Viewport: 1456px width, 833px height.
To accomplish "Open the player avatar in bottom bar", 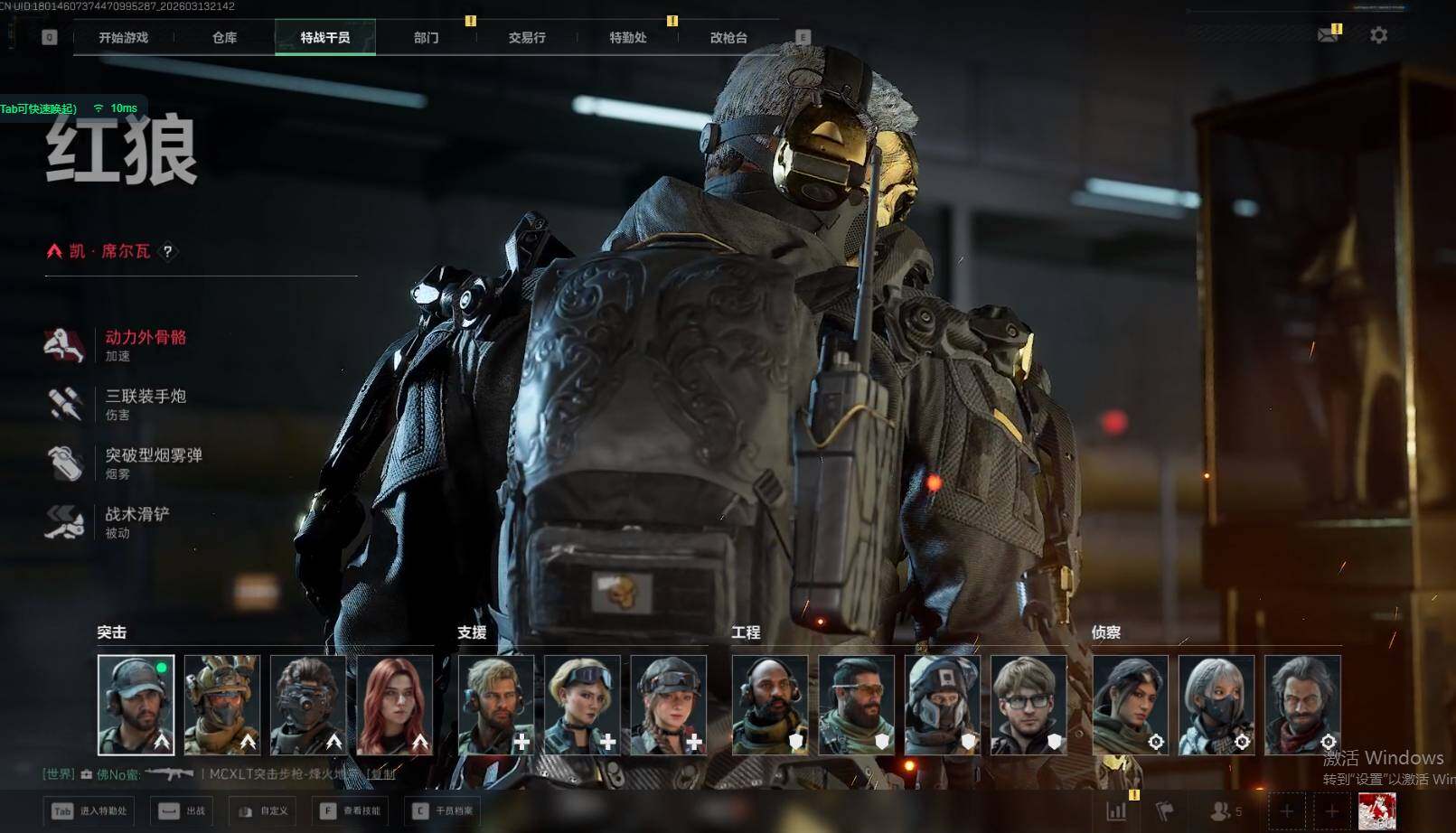I will point(1376,811).
